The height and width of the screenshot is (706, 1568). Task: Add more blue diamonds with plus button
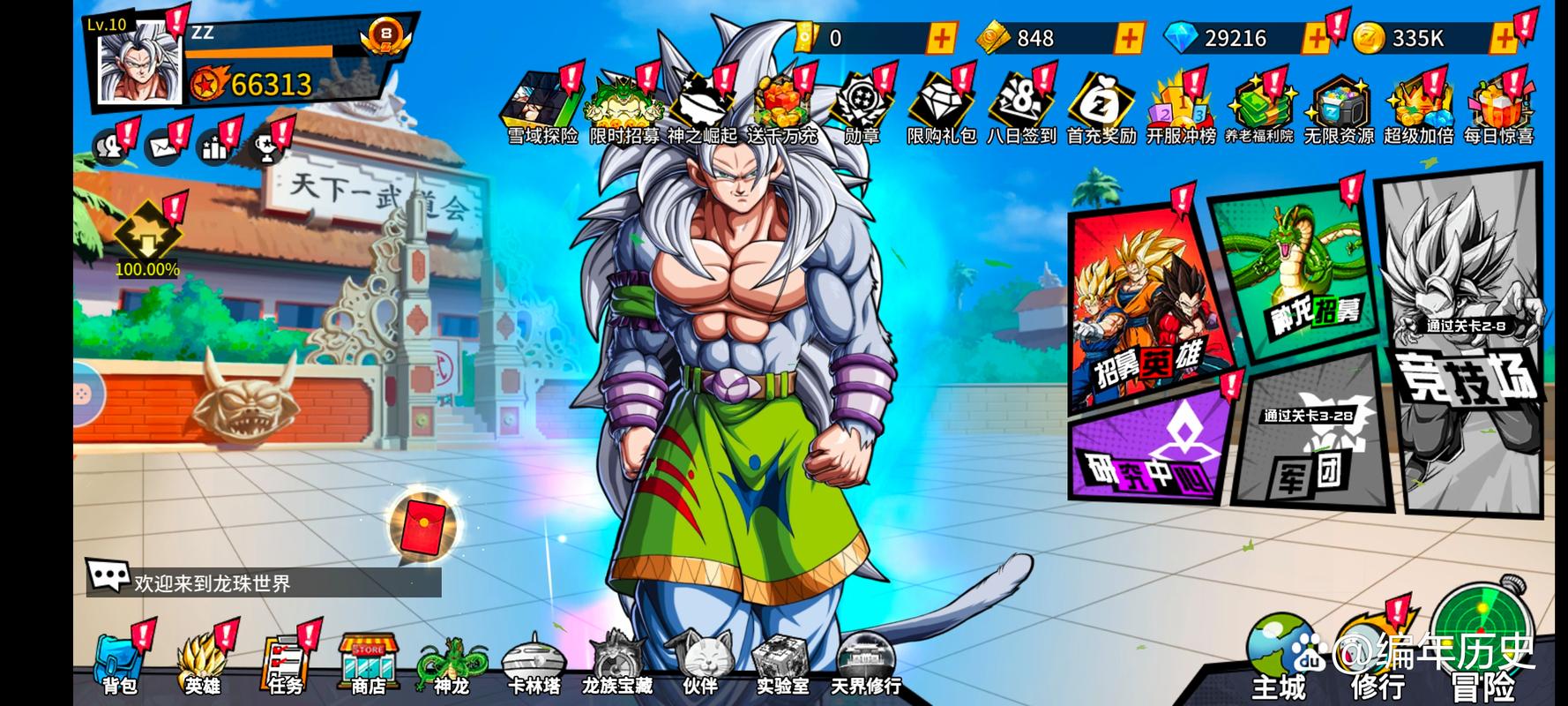click(1317, 38)
